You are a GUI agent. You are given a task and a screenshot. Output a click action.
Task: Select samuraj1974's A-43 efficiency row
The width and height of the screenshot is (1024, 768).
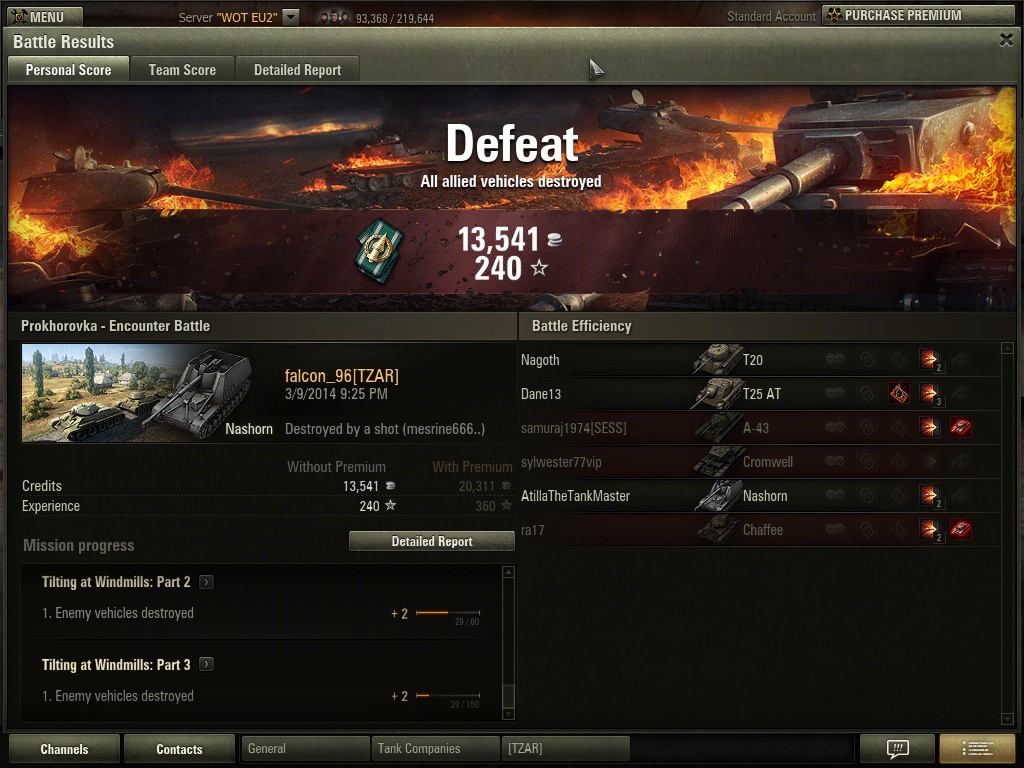click(x=758, y=428)
